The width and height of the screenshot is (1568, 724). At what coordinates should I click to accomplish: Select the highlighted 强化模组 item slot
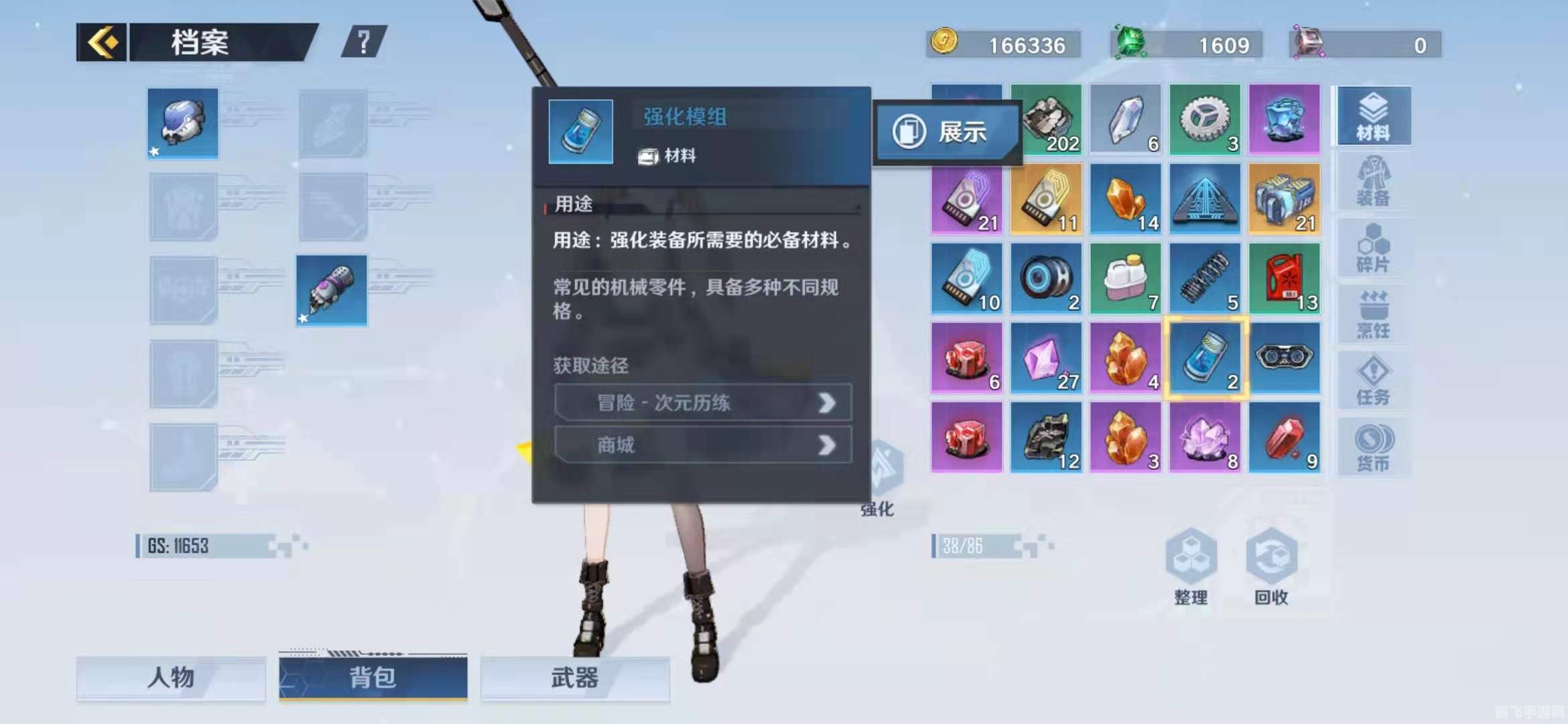click(x=1205, y=358)
